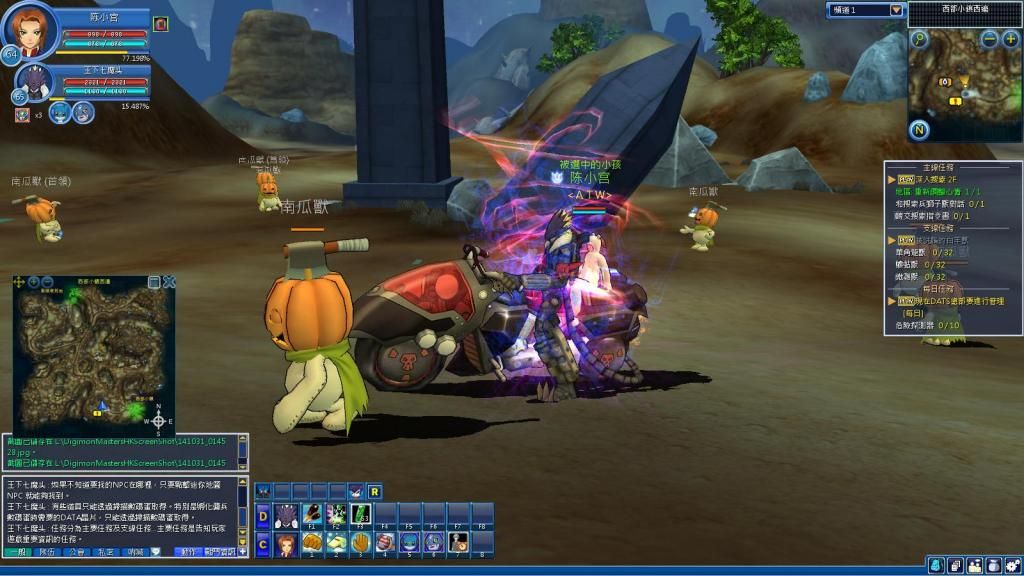Use the alarm clock item in slot 7
Screen dimensions: 1024x576
pos(458,543)
